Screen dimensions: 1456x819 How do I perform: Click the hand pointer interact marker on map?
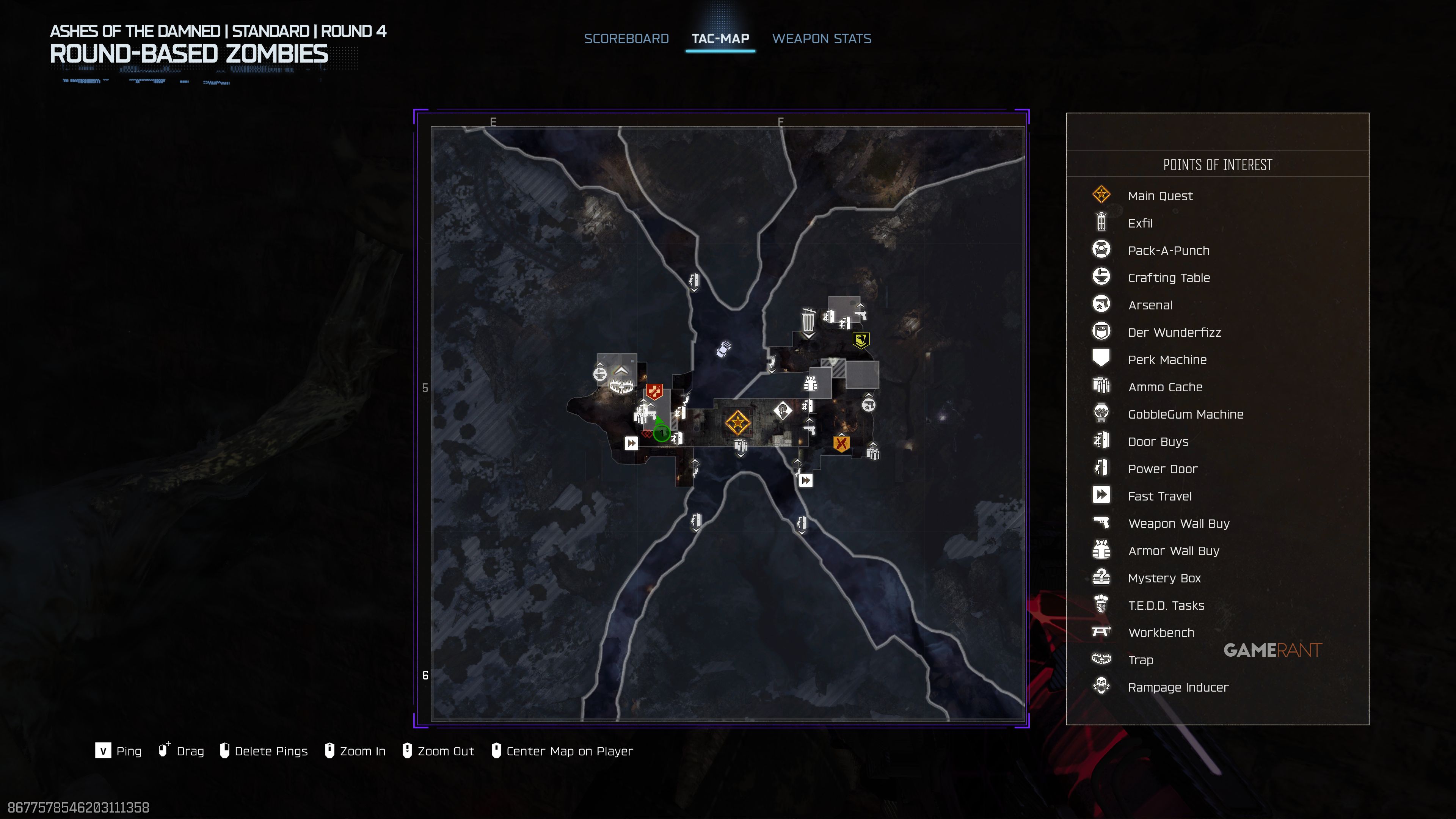click(x=782, y=410)
